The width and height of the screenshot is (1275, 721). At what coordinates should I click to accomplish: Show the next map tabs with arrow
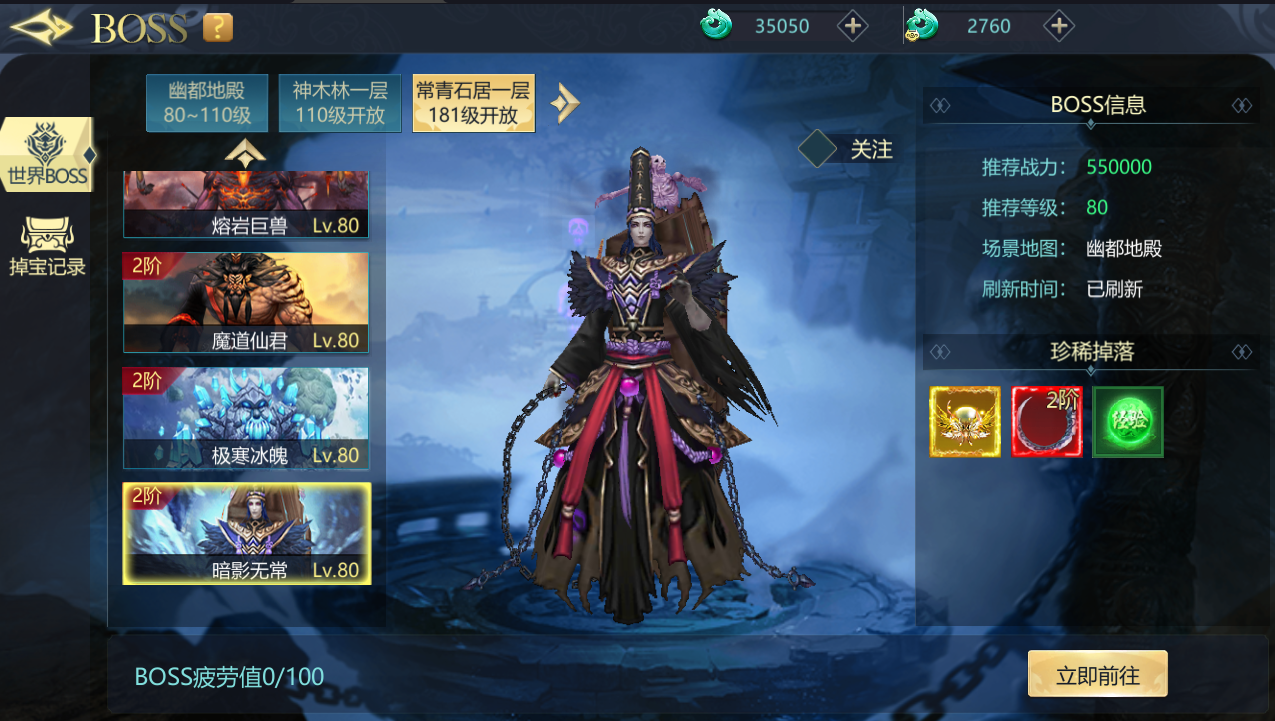pyautogui.click(x=565, y=102)
